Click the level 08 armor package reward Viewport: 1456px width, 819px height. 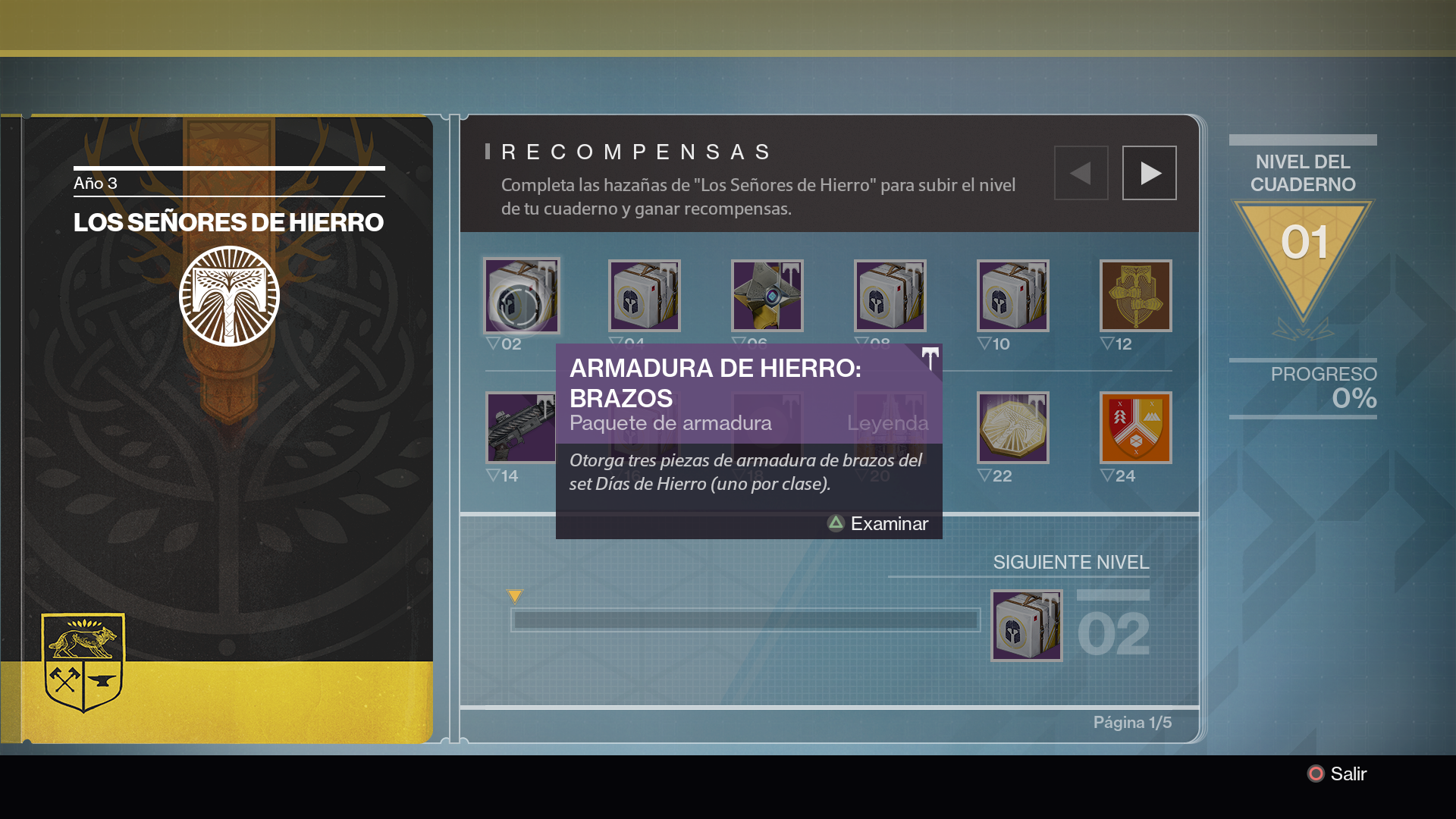[x=890, y=296]
